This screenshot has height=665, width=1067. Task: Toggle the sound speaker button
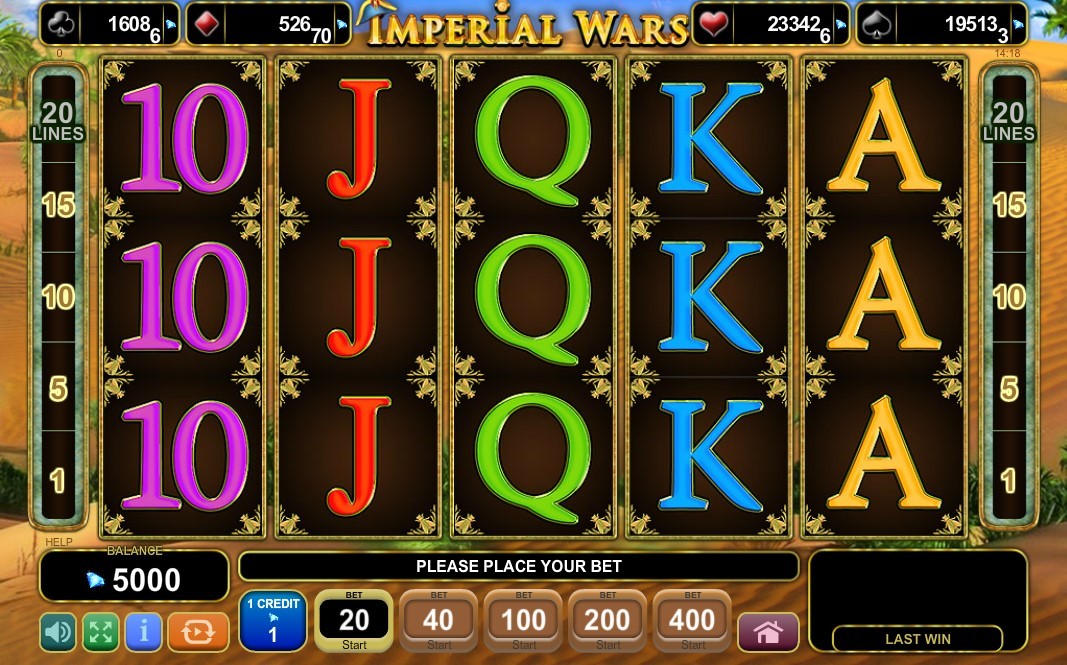pyautogui.click(x=58, y=631)
